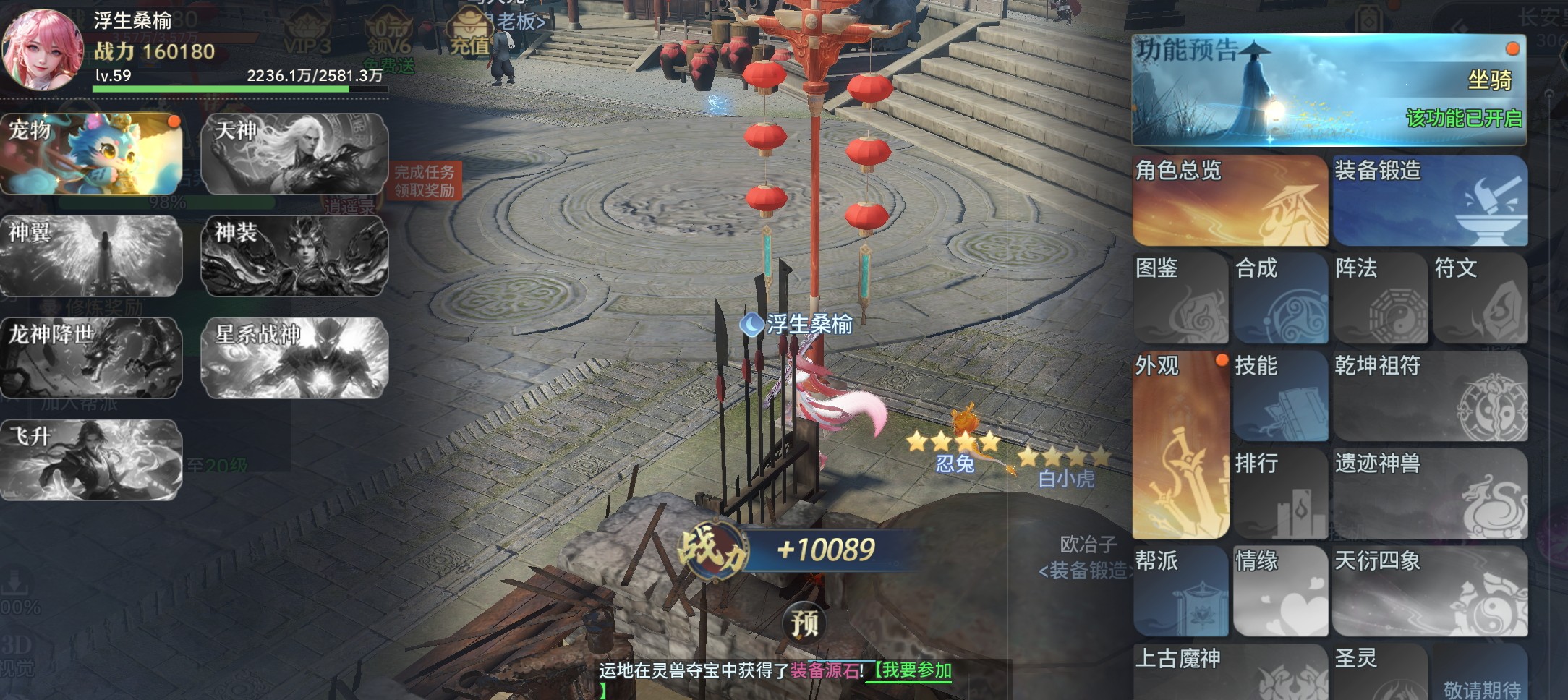Open 角色总览 character overview
Screen dimensions: 1568x700
tap(1230, 201)
